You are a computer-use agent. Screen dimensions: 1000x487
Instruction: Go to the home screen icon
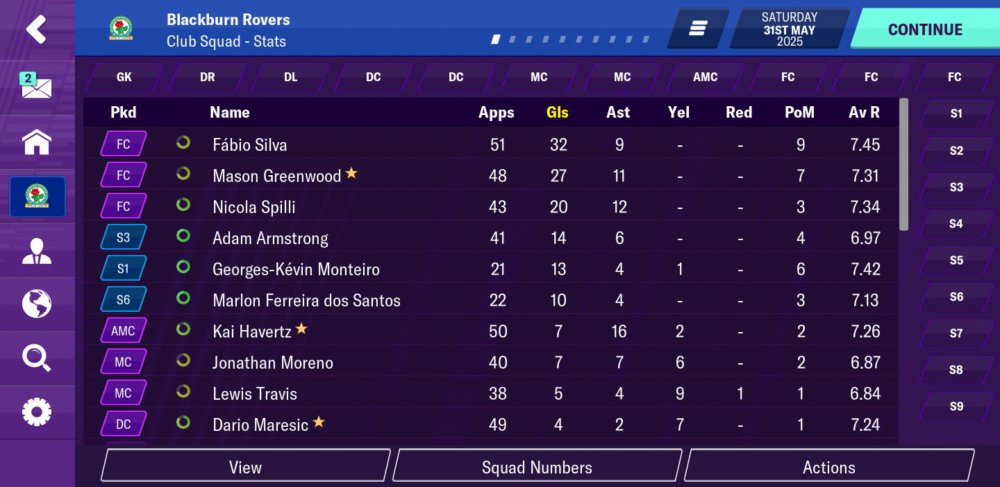(x=37, y=142)
